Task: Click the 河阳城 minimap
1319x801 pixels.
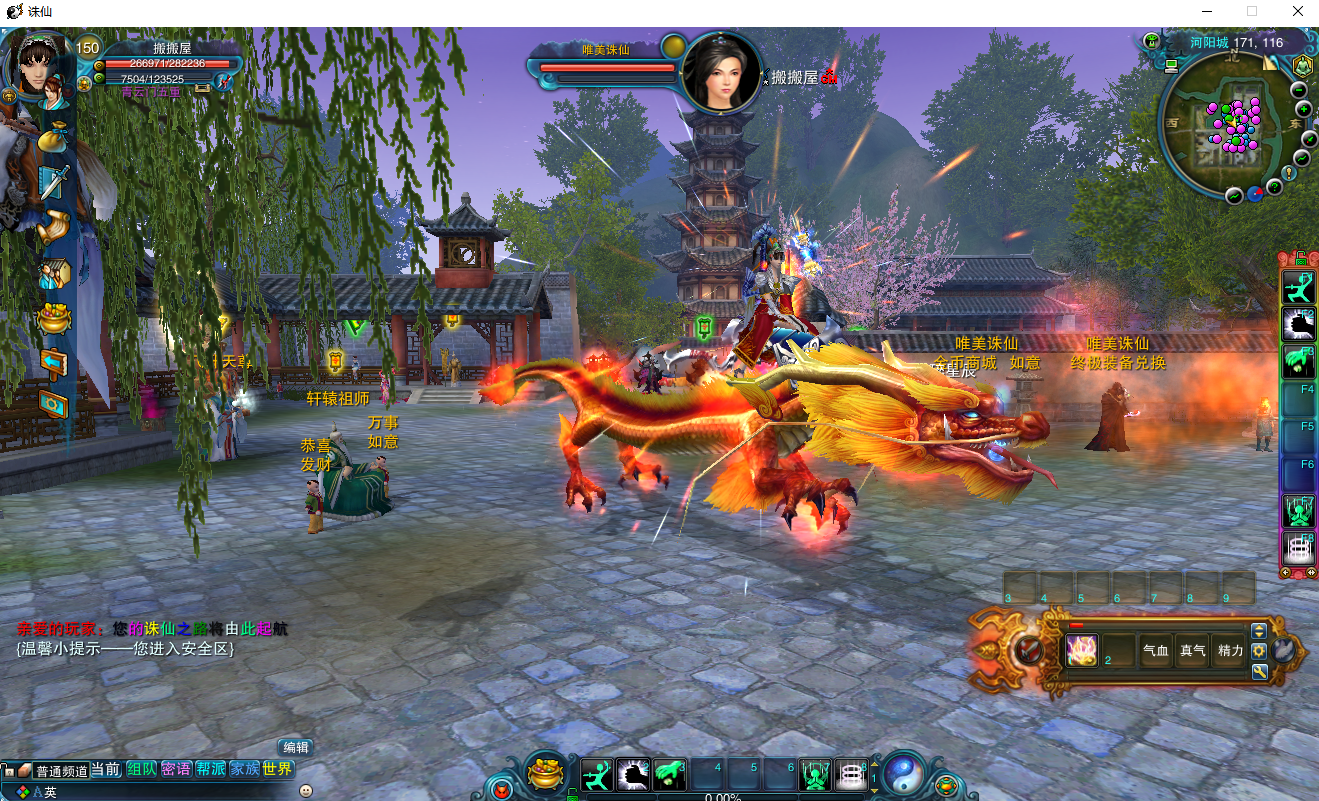Action: pos(1232,125)
